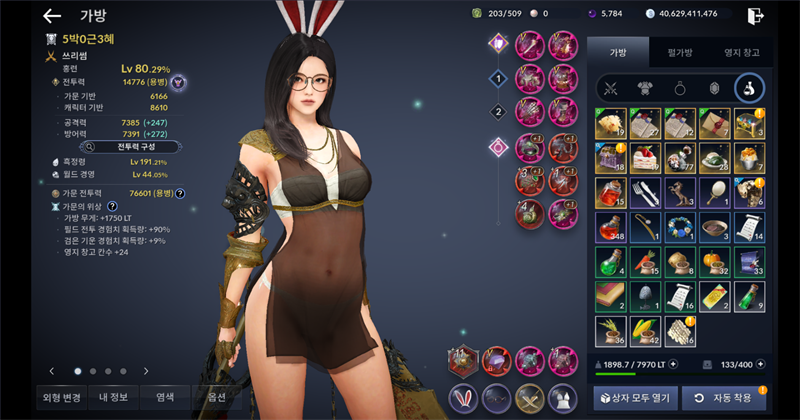
Task: Open the 외형 변경 menu
Action: [61, 395]
